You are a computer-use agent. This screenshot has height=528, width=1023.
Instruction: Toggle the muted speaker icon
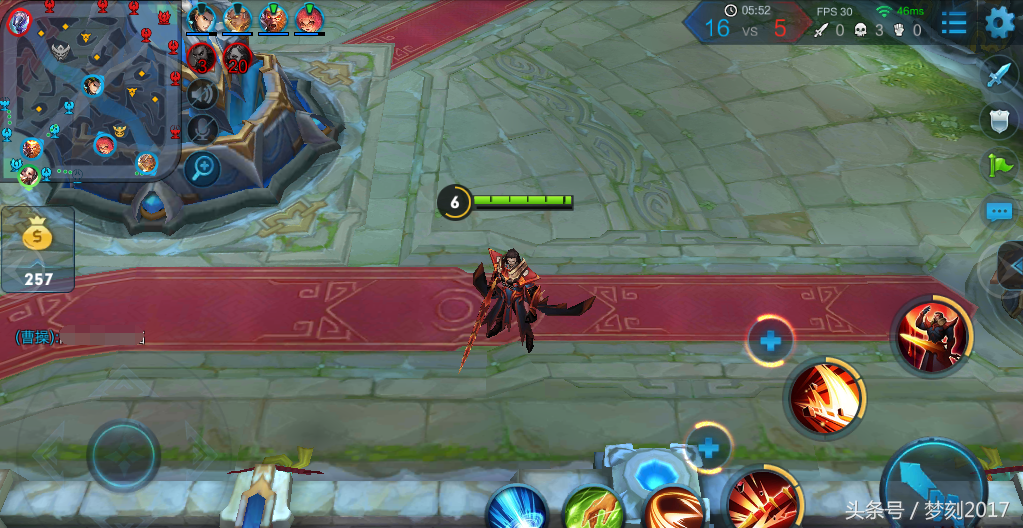point(203,95)
